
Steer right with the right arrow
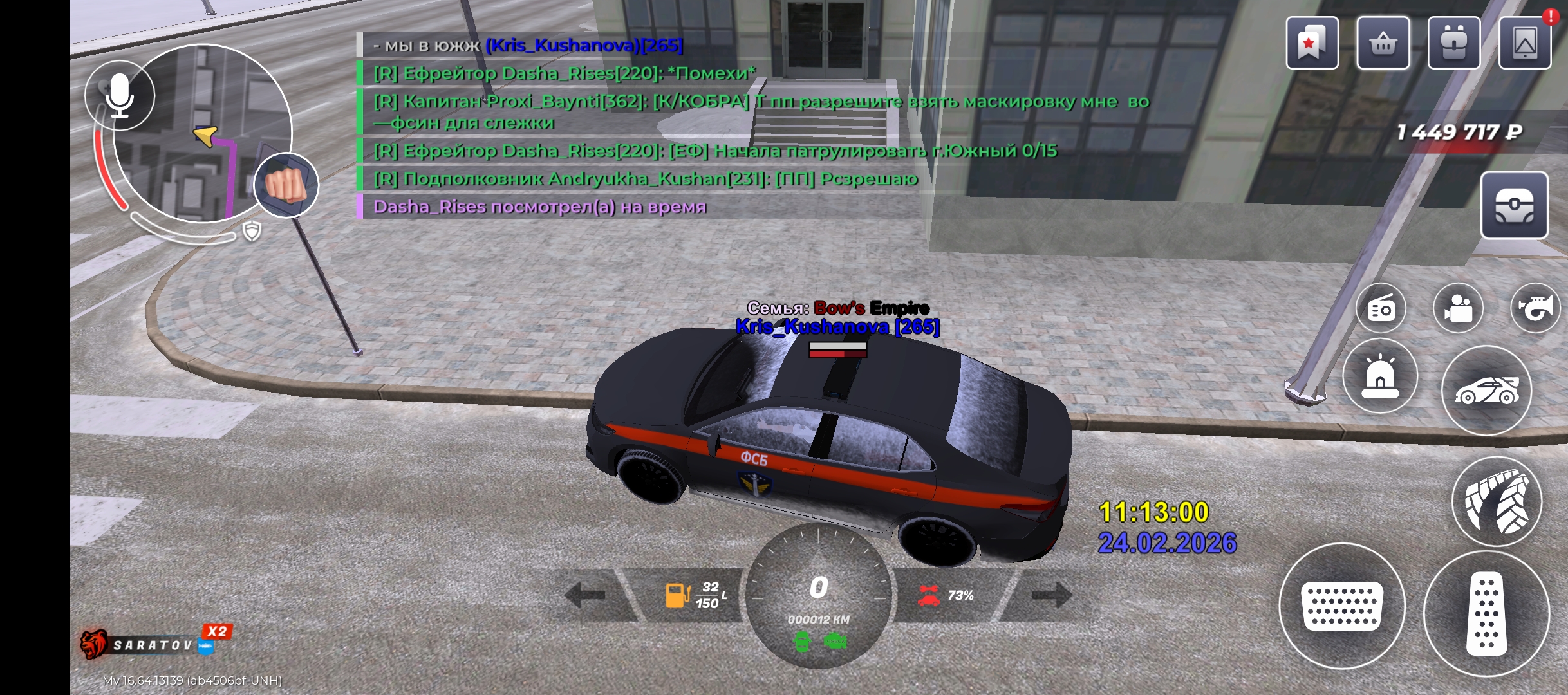click(x=1050, y=595)
